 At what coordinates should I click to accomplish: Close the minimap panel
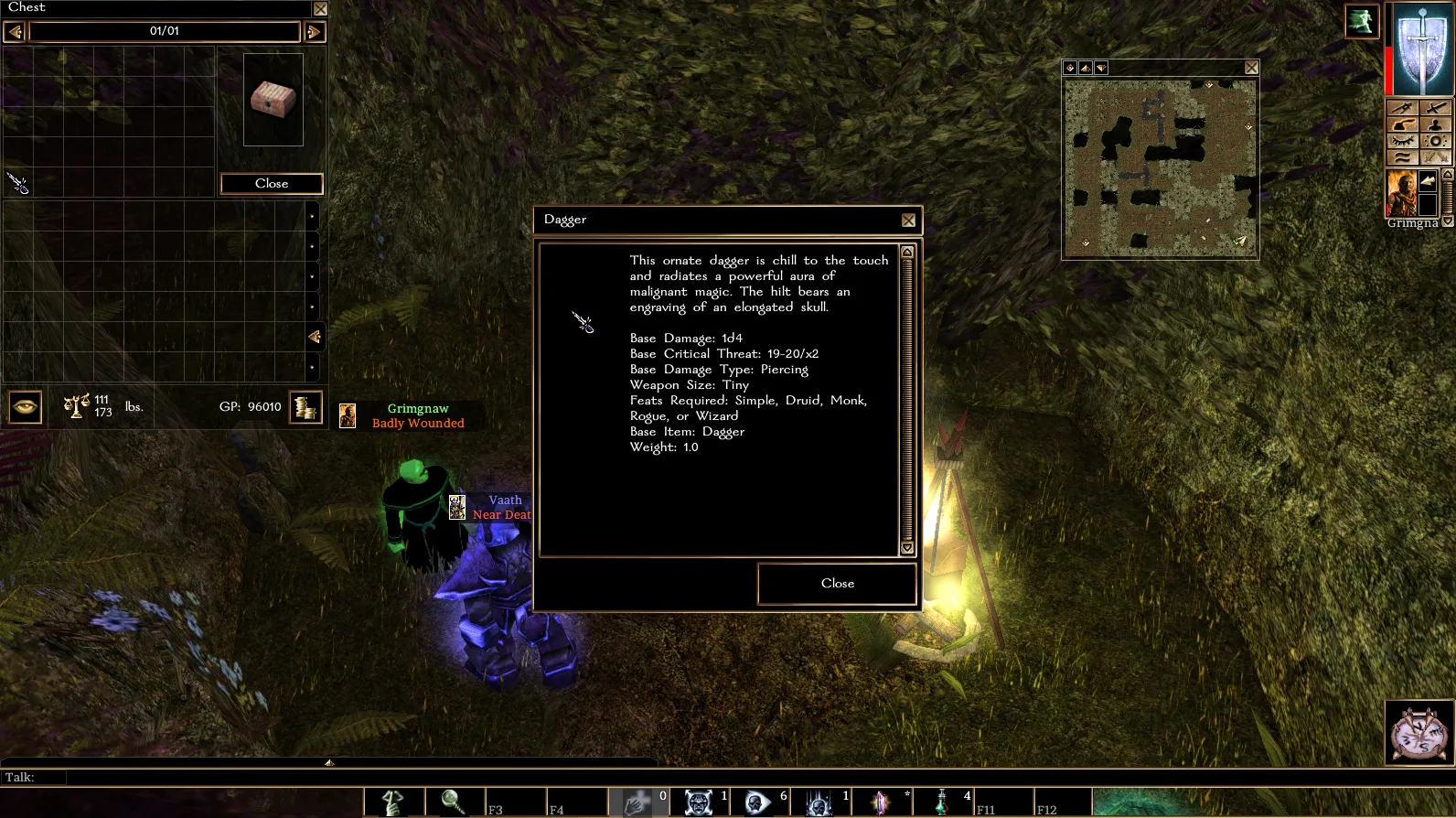pos(1251,68)
